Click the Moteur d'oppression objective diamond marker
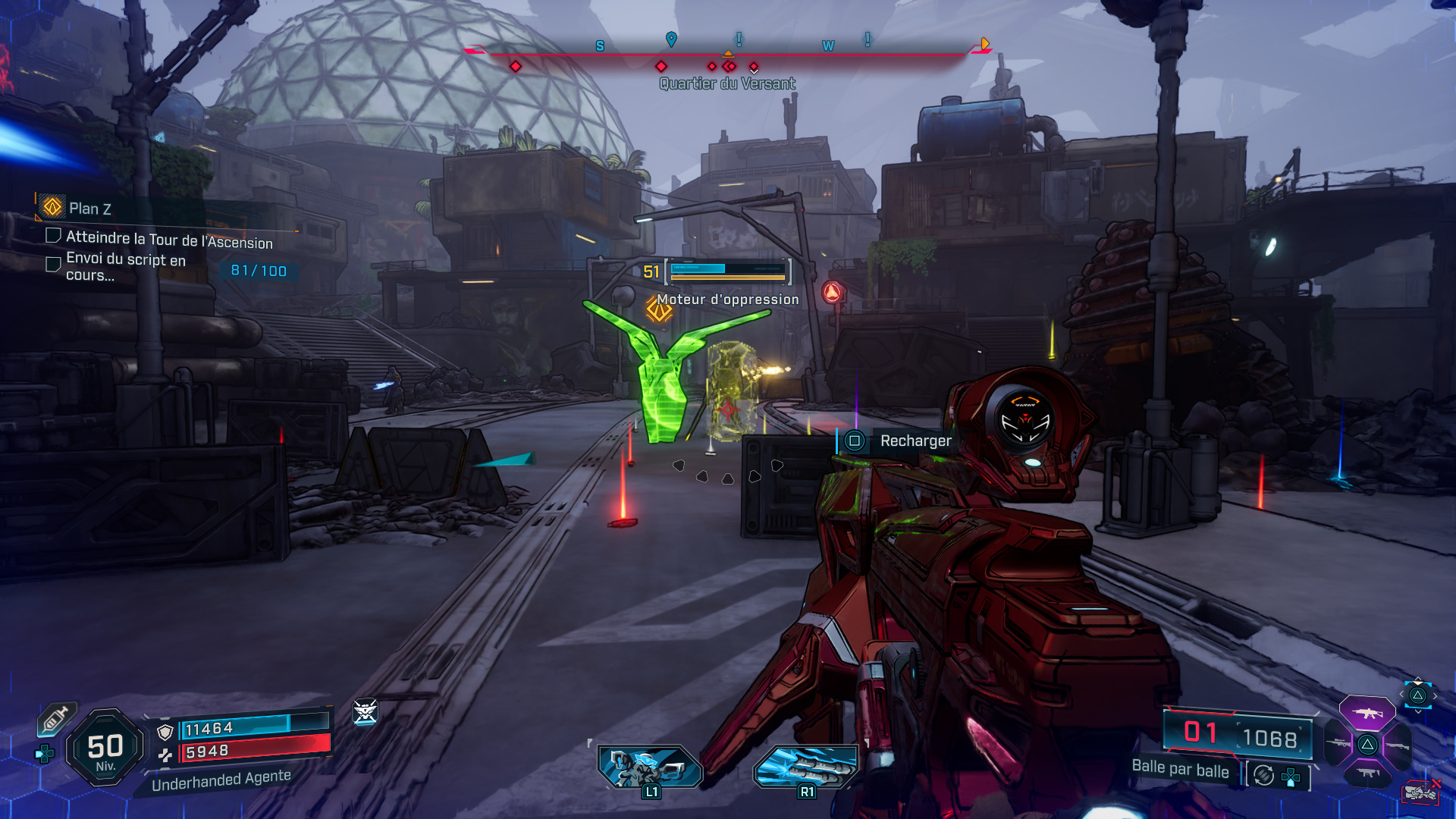Viewport: 1456px width, 819px height. [658, 309]
